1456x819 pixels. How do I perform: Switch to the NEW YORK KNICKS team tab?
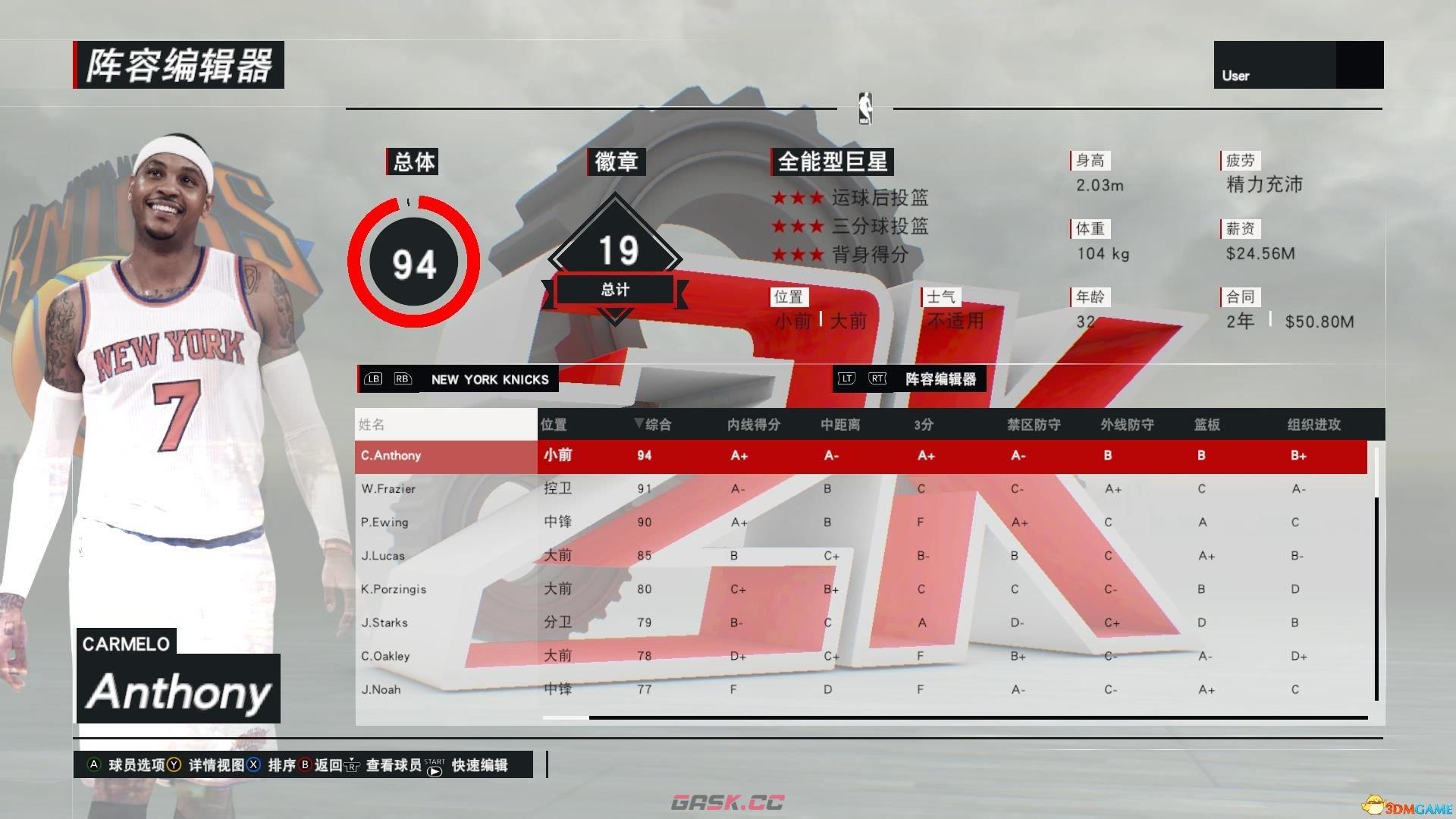[x=491, y=379]
